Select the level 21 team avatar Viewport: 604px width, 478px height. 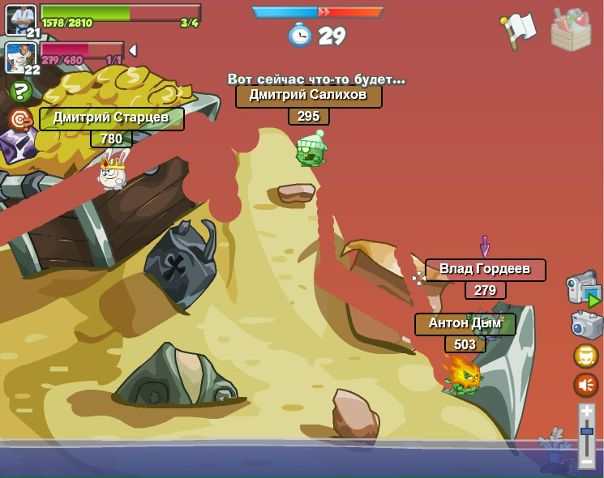pyautogui.click(x=21, y=18)
